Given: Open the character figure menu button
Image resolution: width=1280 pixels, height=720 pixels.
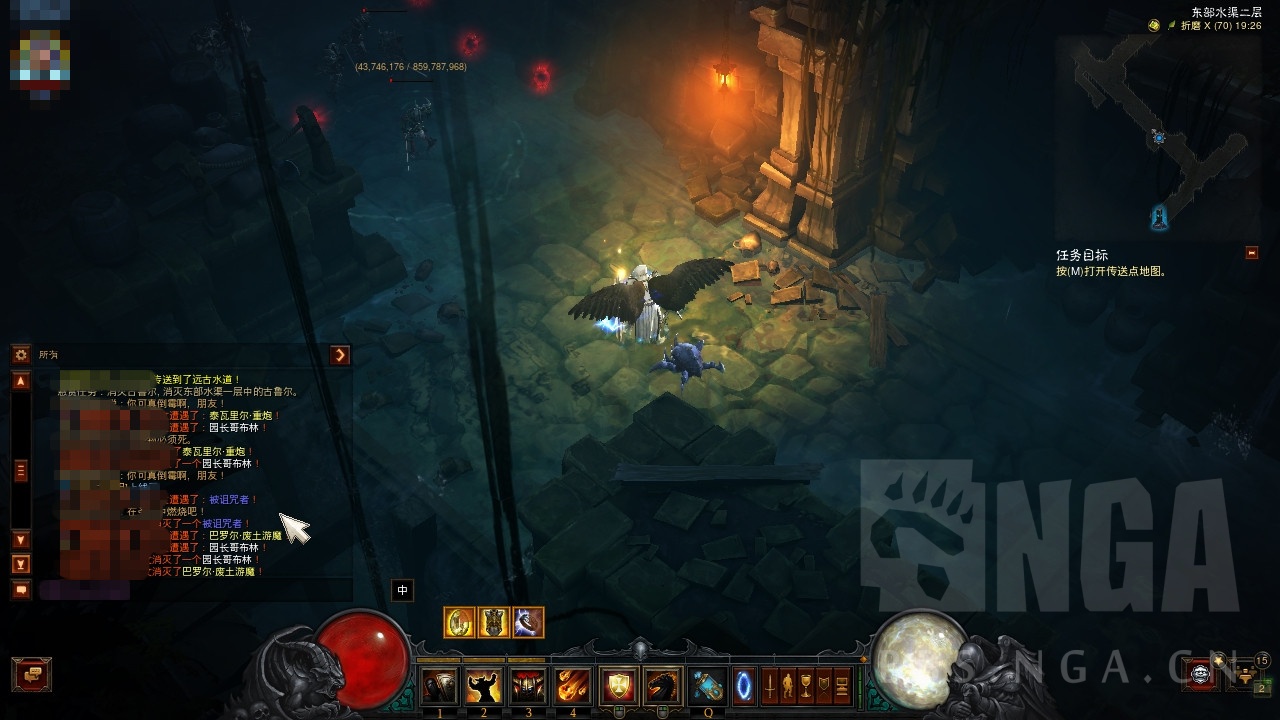Looking at the screenshot, I should (788, 686).
